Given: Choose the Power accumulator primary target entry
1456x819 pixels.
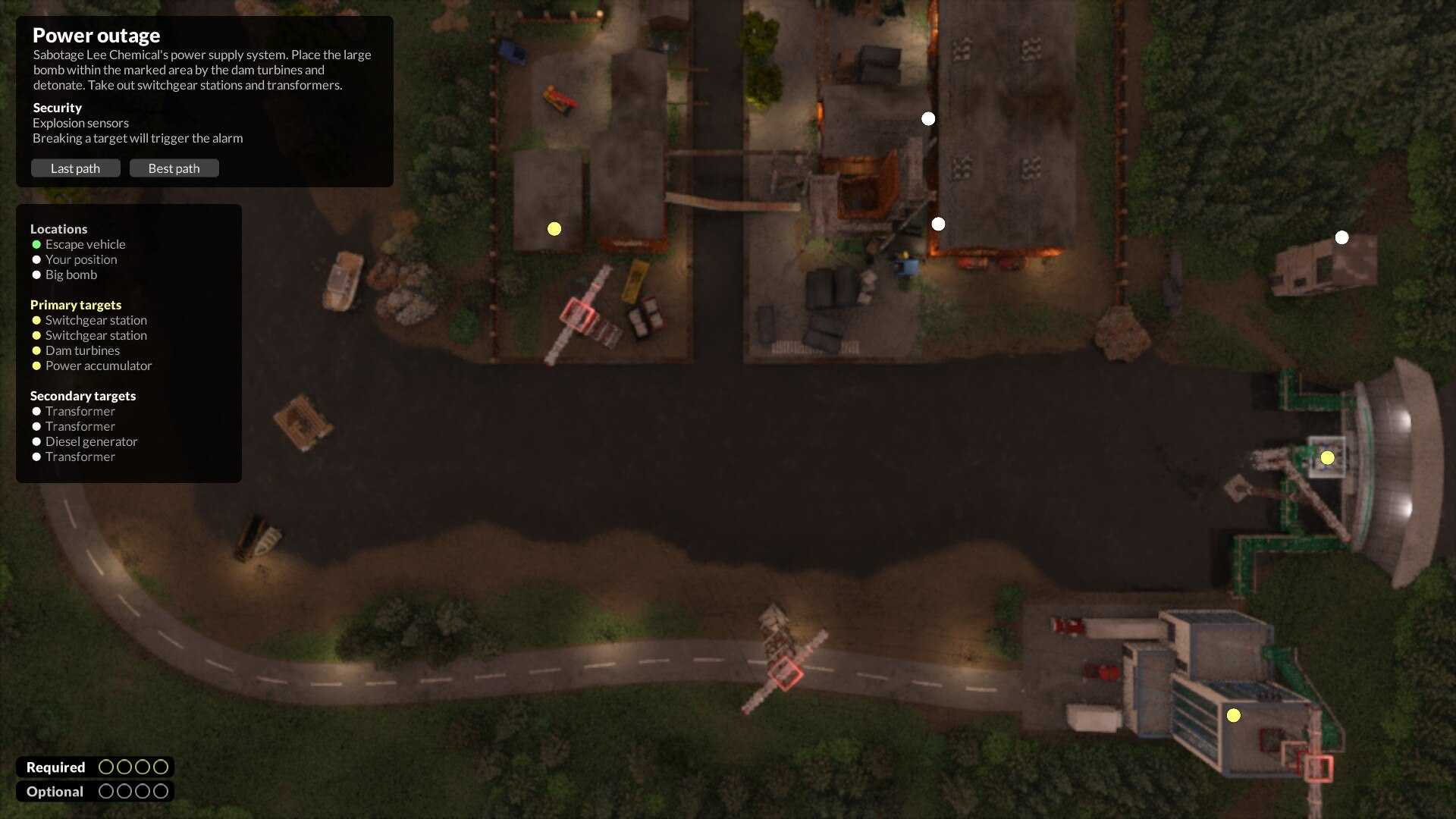Looking at the screenshot, I should click(98, 366).
